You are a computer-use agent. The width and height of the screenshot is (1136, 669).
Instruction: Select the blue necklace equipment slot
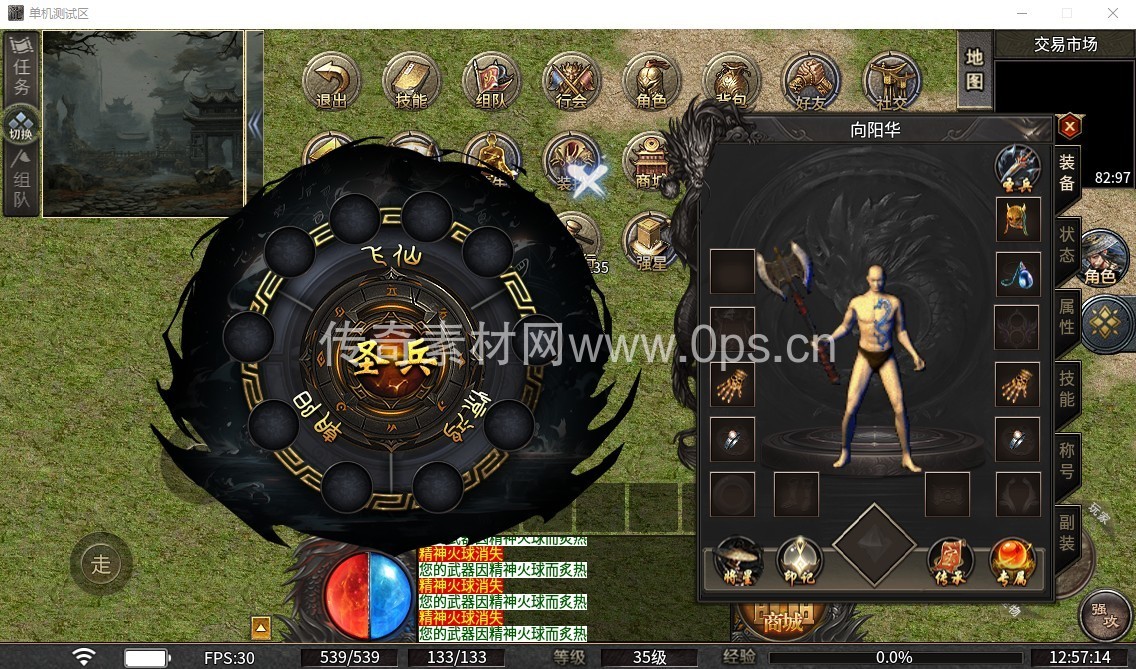point(1018,273)
